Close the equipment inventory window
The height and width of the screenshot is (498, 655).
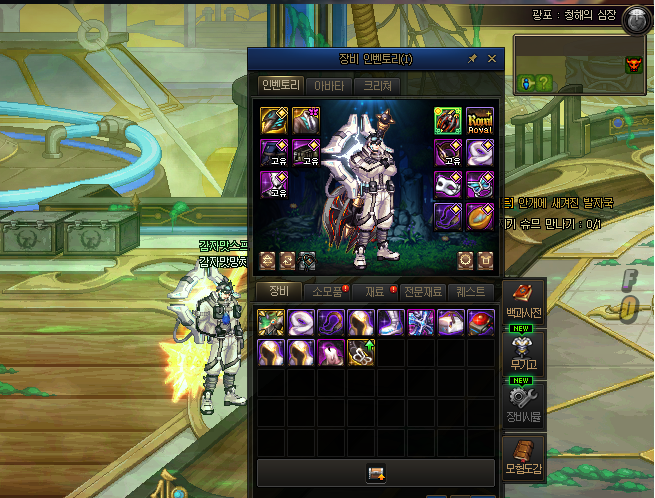(492, 59)
